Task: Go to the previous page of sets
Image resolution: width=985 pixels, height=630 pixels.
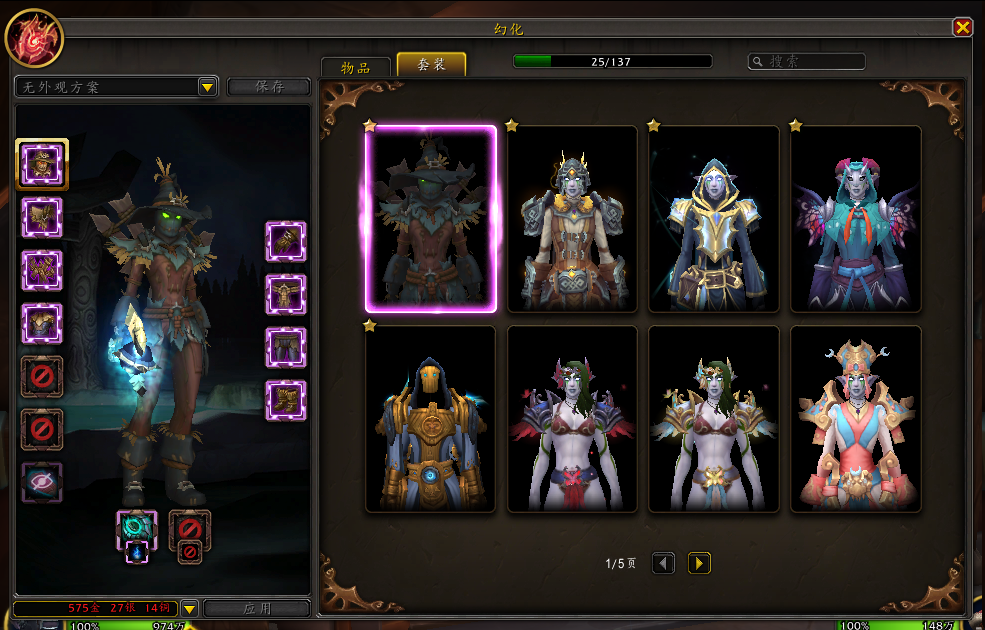Action: pos(663,563)
